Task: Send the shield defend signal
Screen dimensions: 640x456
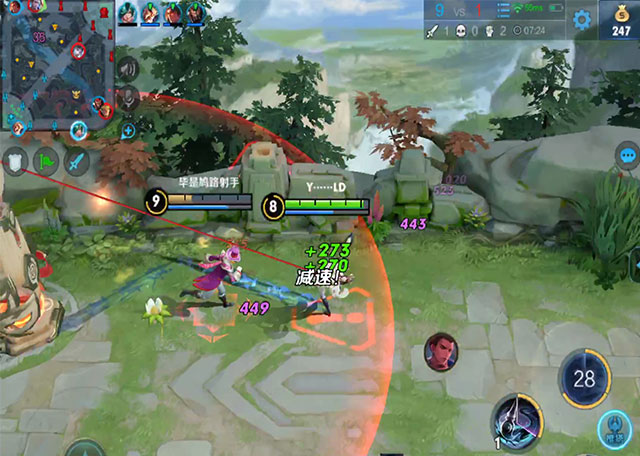Action: 15,160
